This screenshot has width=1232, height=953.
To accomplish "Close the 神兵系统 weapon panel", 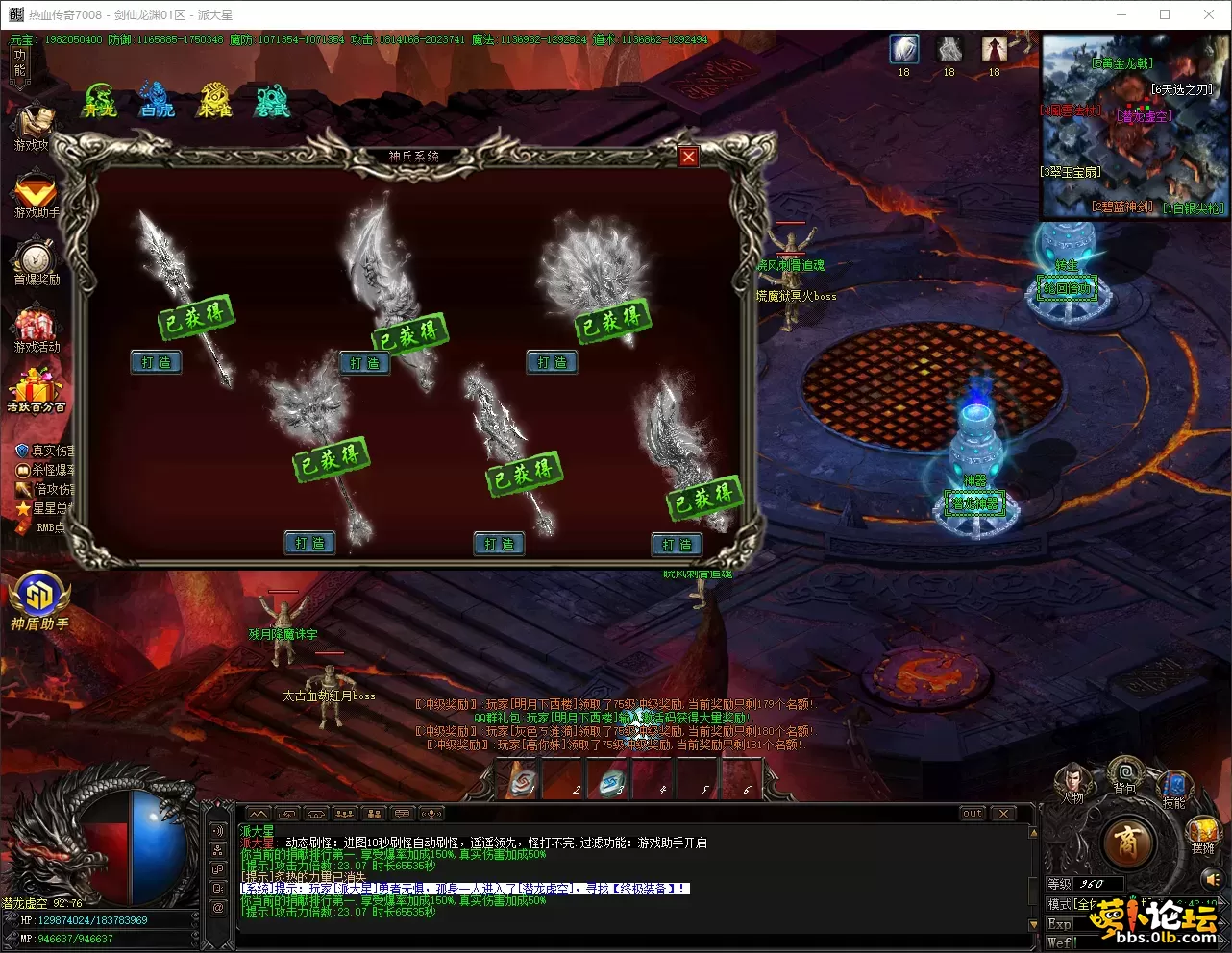I will tap(688, 157).
